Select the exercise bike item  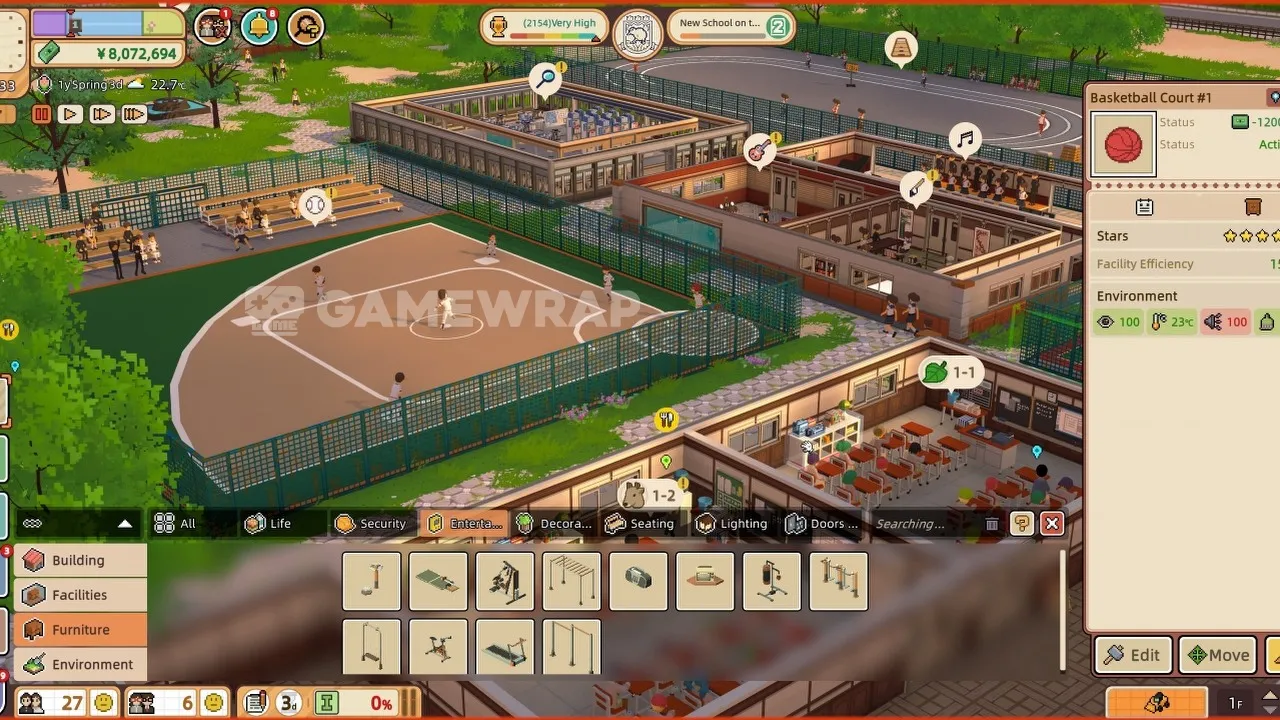(438, 648)
